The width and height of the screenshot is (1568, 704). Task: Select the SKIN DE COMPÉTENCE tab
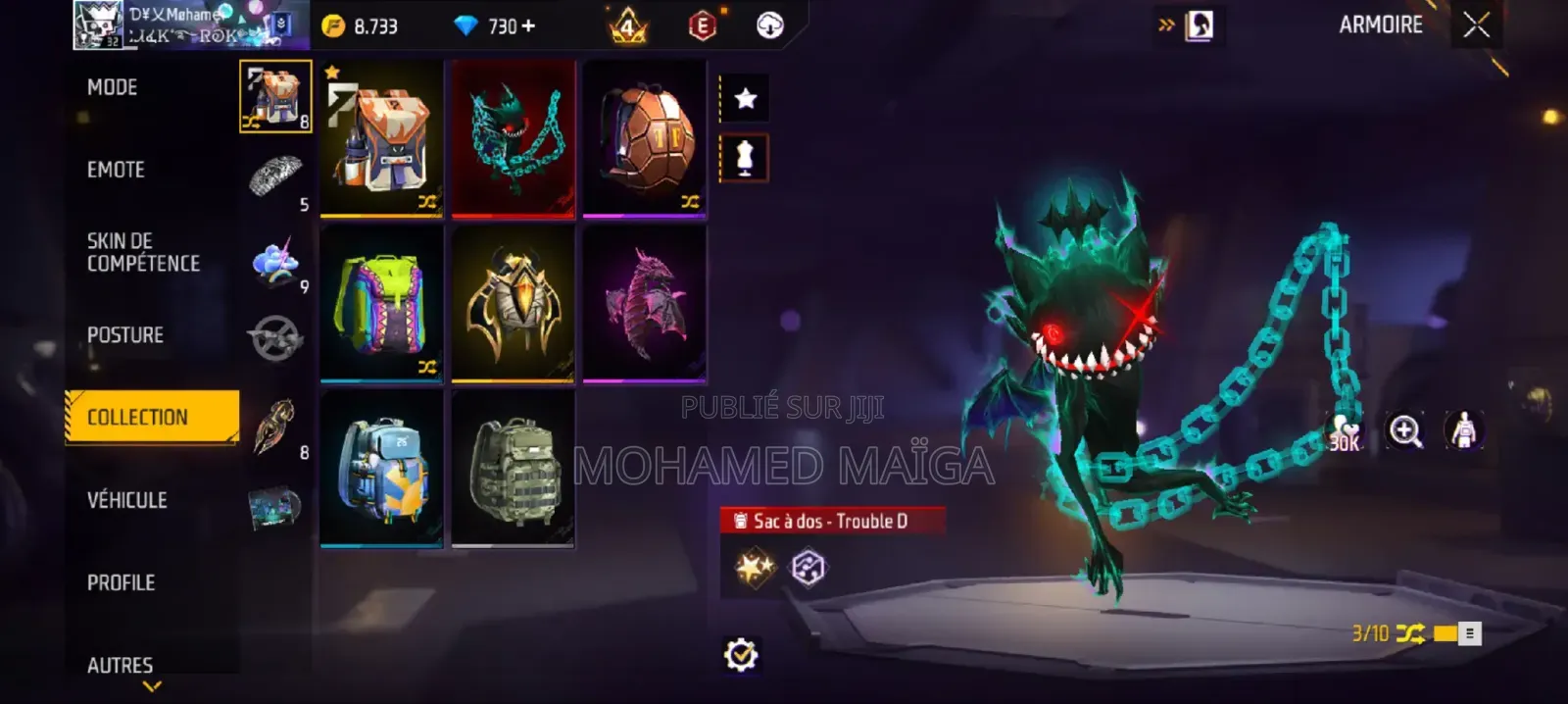click(143, 252)
